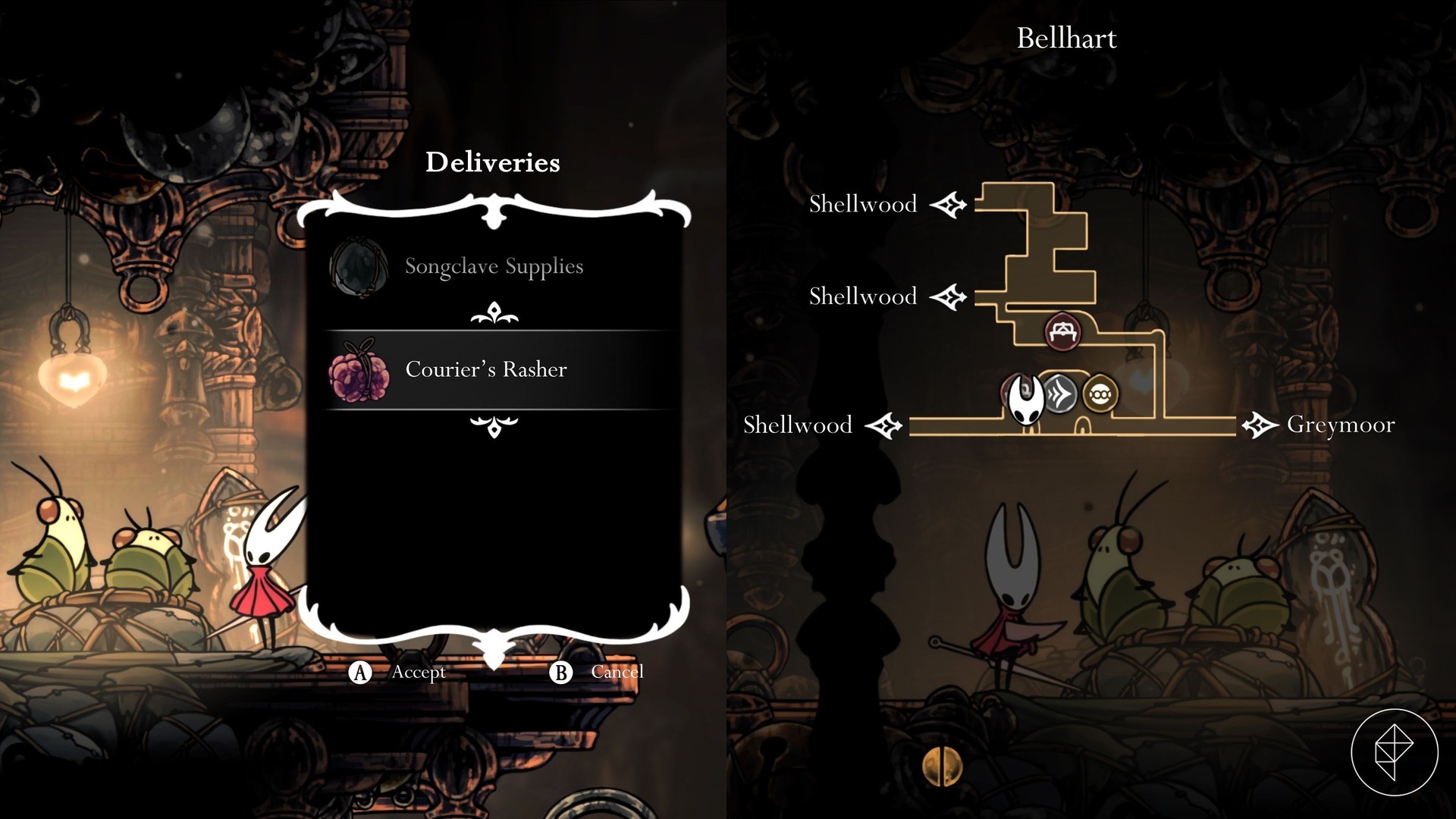
Task: Click the lowest Shellwood exit arrow
Action: (883, 425)
